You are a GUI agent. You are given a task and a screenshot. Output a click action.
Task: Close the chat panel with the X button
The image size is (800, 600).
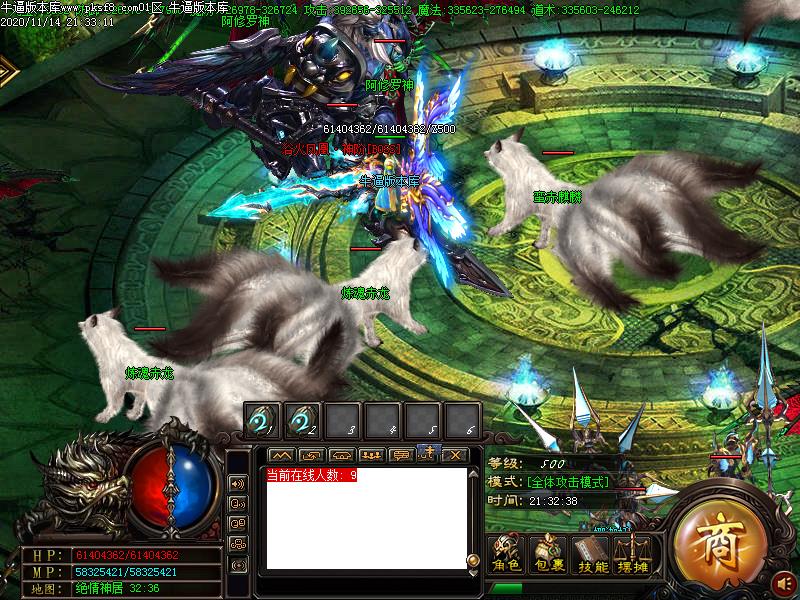pos(455,455)
